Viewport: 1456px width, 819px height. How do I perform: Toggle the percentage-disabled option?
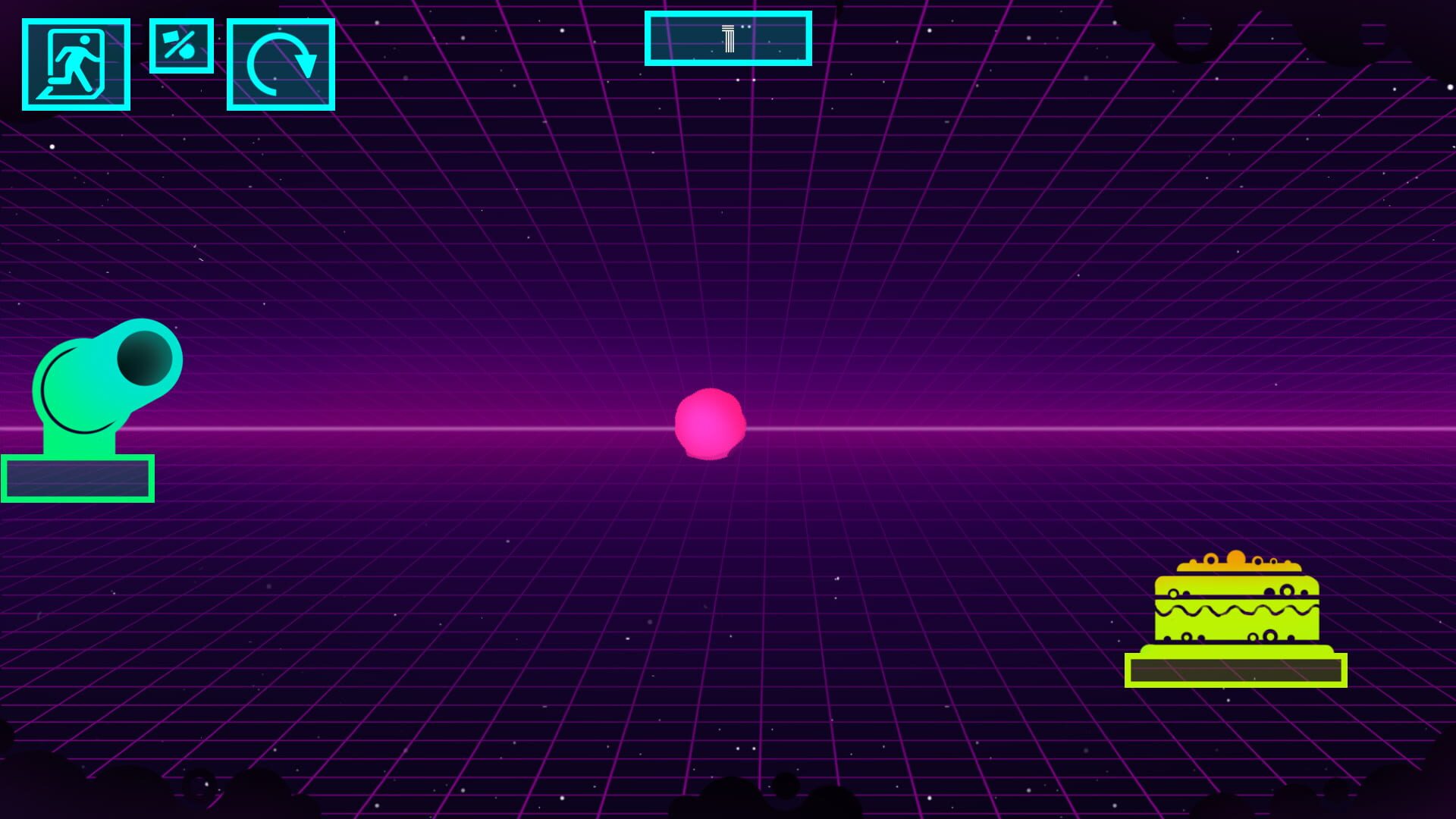(182, 47)
